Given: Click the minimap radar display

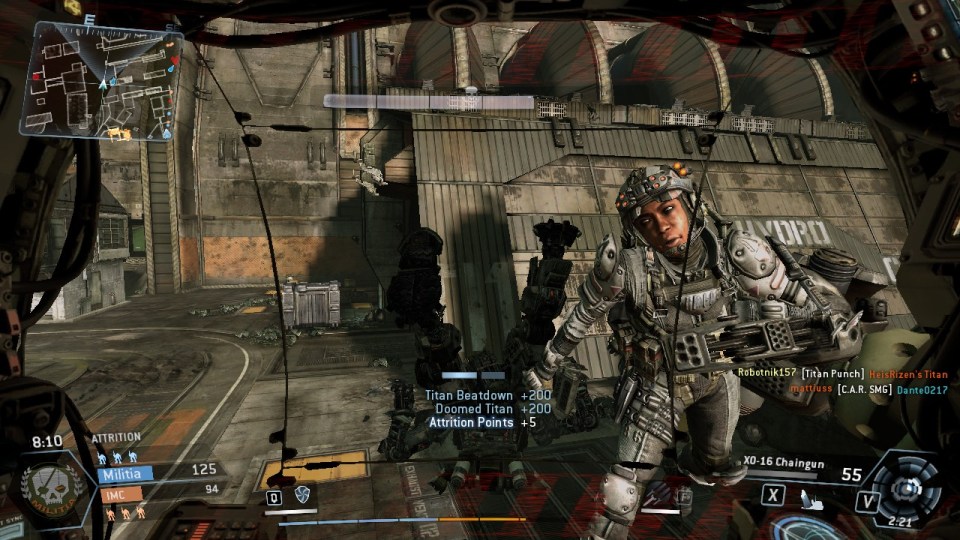Looking at the screenshot, I should point(102,80).
